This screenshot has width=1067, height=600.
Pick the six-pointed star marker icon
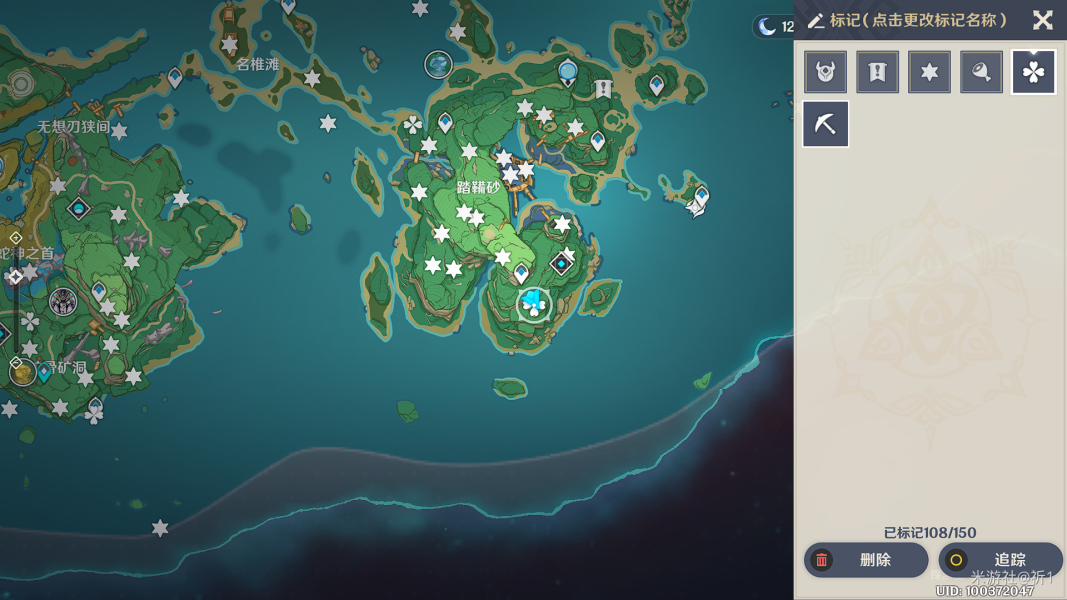click(x=929, y=72)
